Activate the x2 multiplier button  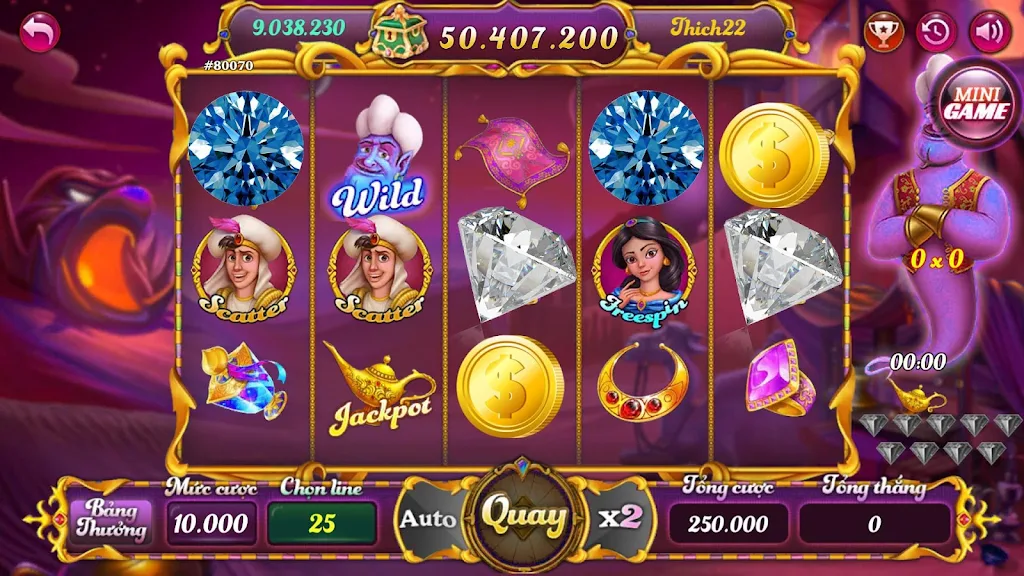click(620, 518)
